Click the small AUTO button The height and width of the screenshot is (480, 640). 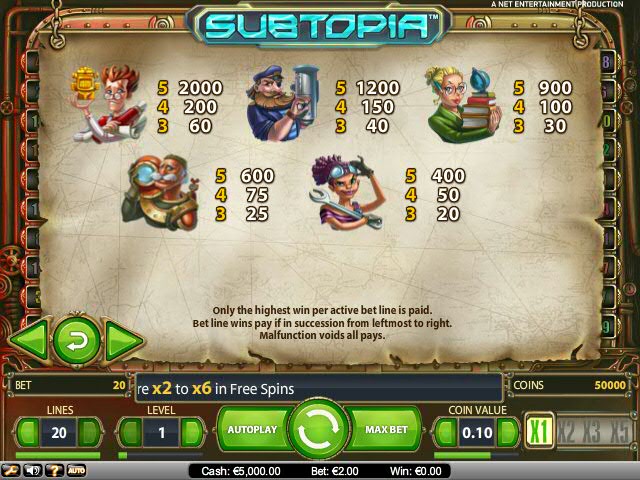(x=76, y=470)
